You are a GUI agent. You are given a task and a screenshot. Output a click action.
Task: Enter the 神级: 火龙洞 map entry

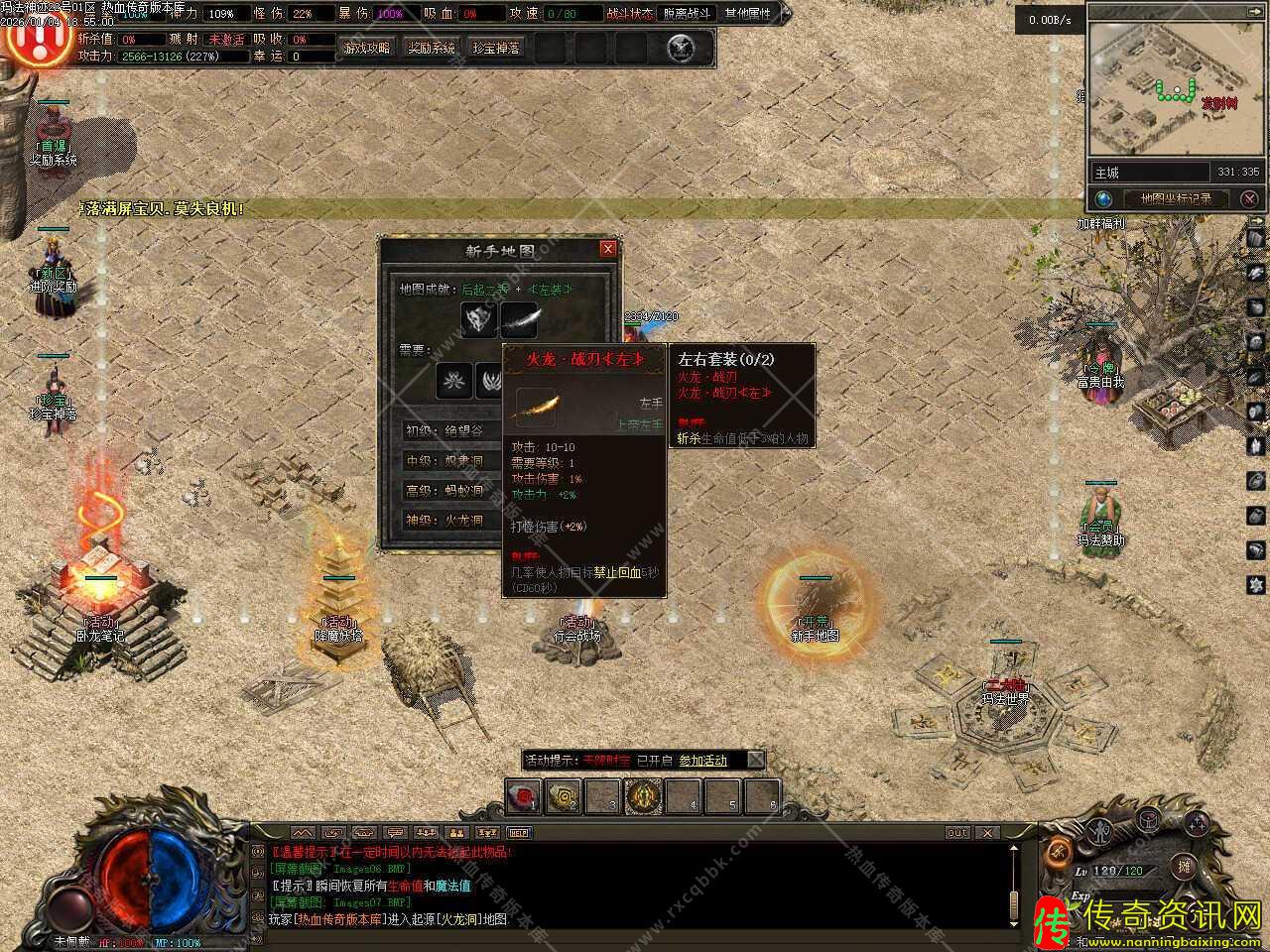pos(446,521)
